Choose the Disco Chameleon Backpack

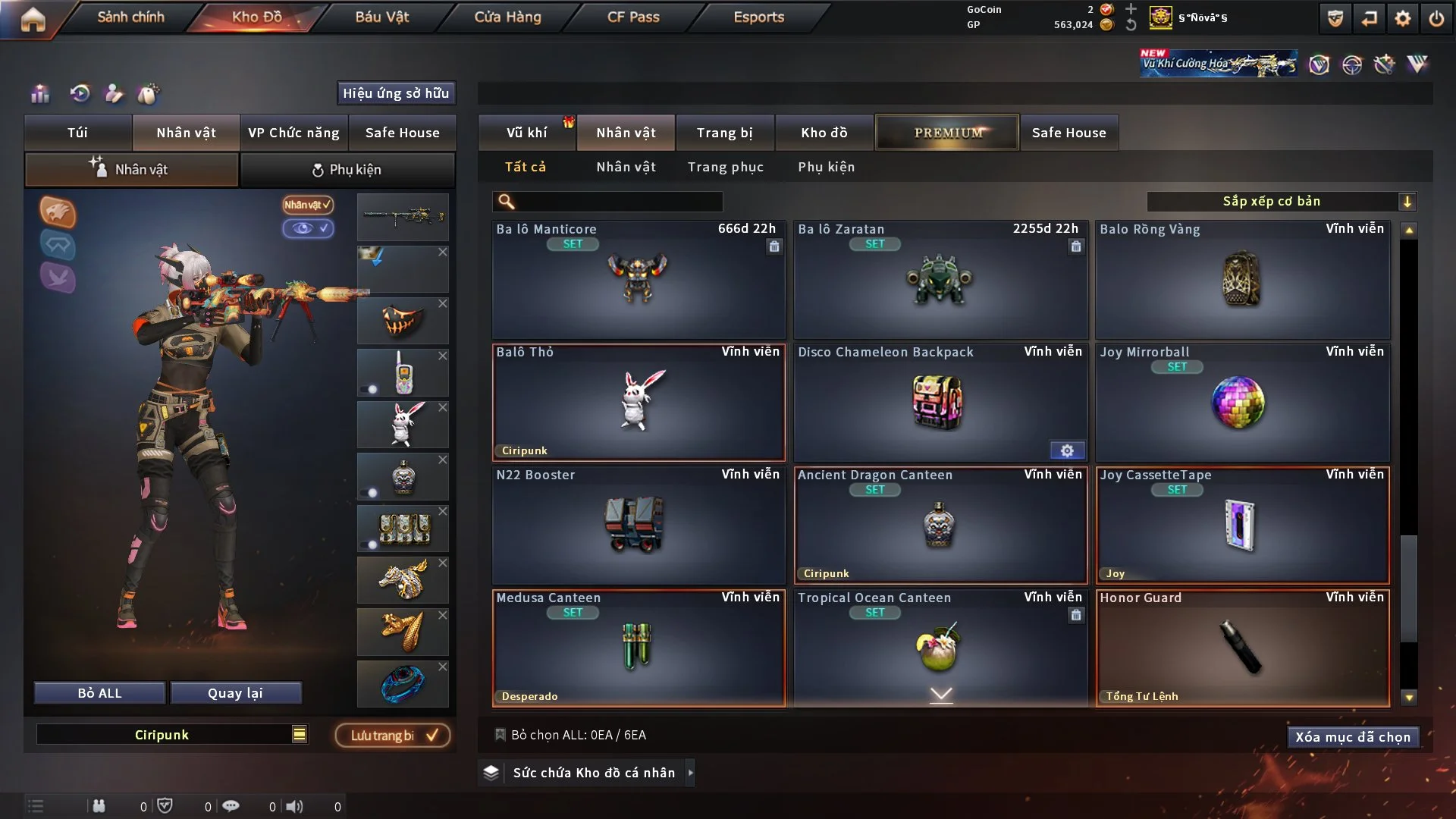[x=940, y=402]
